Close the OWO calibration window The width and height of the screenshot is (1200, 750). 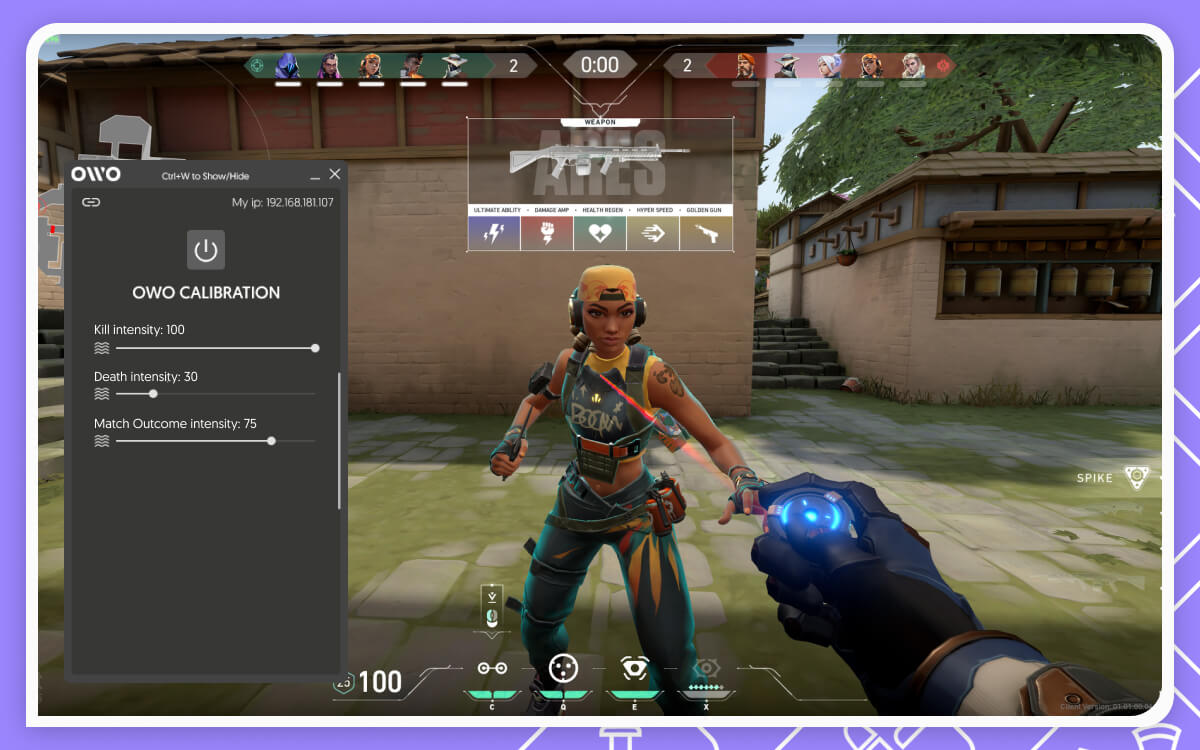(335, 174)
